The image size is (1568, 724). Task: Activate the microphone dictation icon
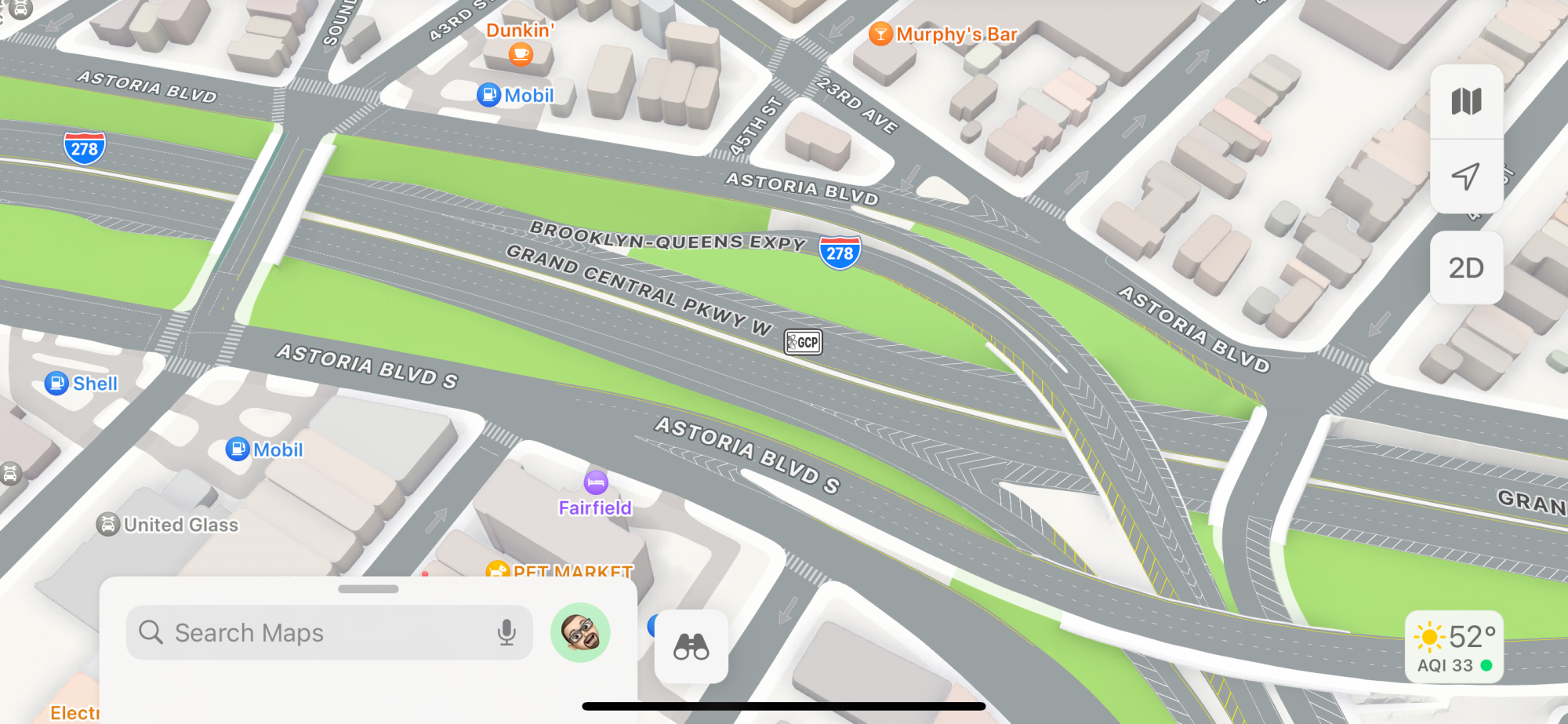coord(507,632)
